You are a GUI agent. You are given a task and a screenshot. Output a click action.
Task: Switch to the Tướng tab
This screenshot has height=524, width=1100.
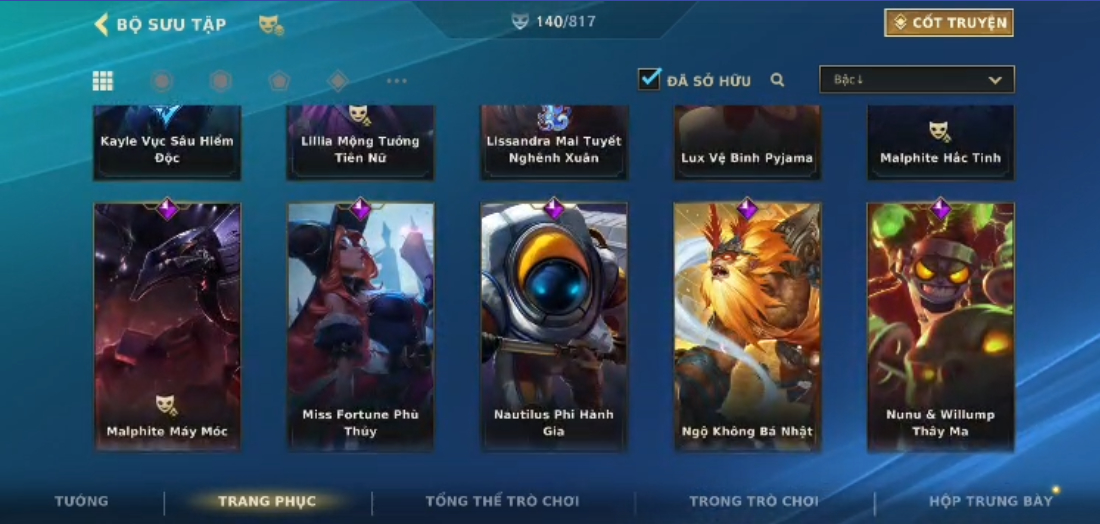pyautogui.click(x=82, y=501)
